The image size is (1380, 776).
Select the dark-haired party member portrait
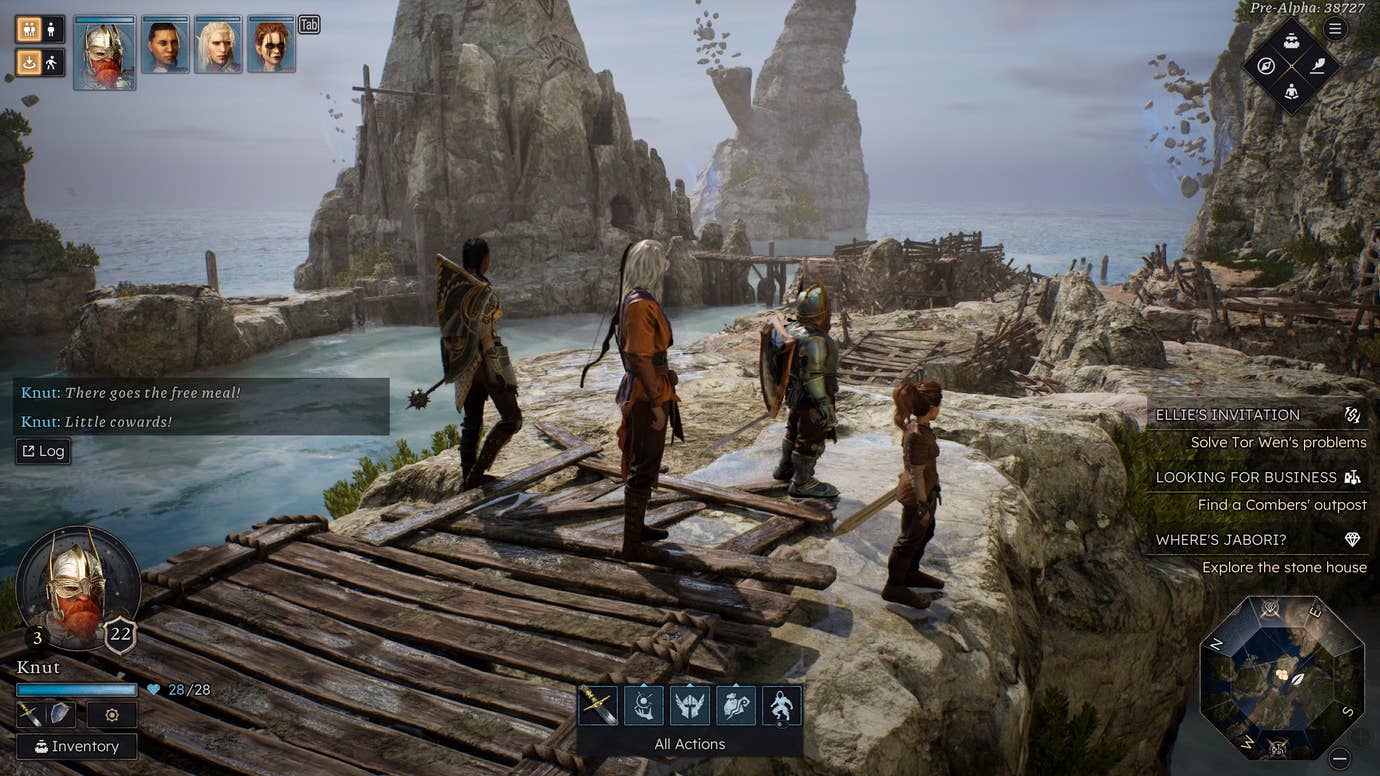pyautogui.click(x=165, y=45)
